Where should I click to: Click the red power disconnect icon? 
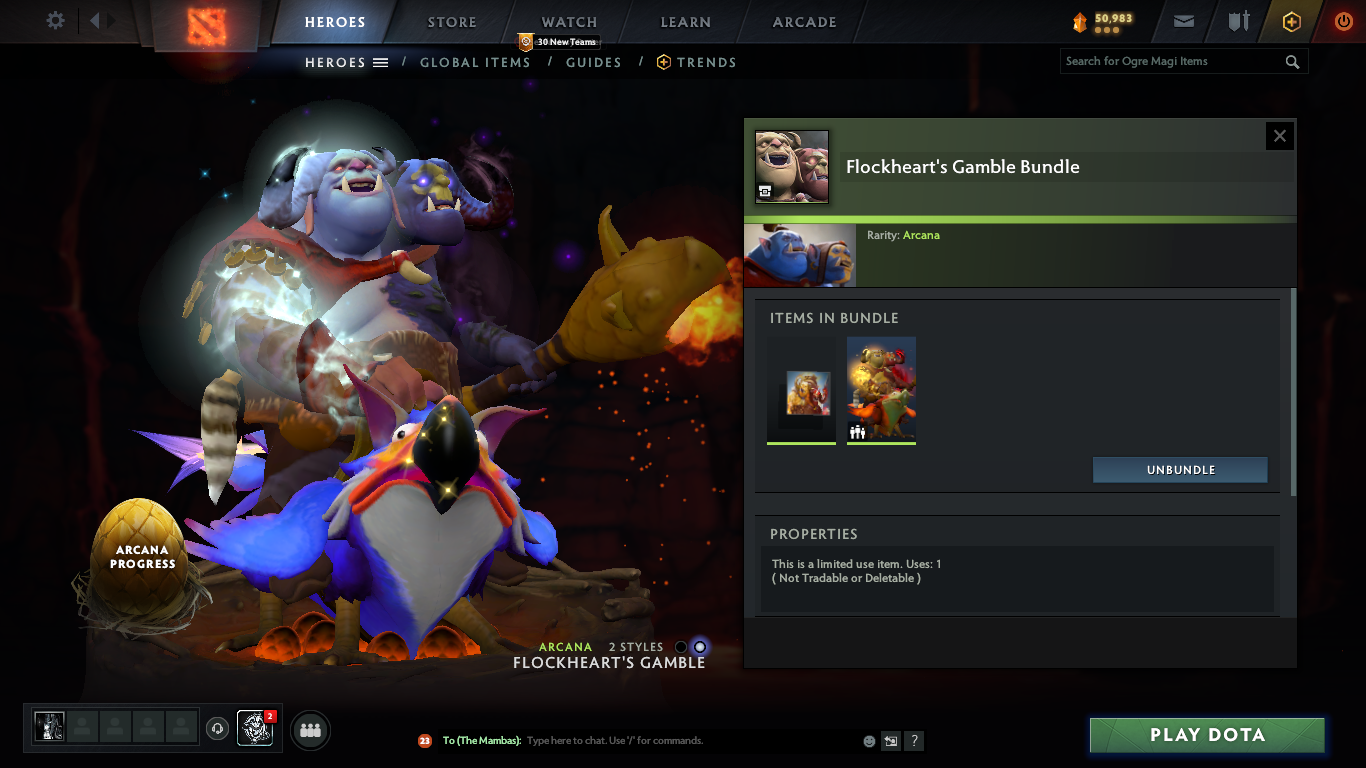coord(1342,21)
